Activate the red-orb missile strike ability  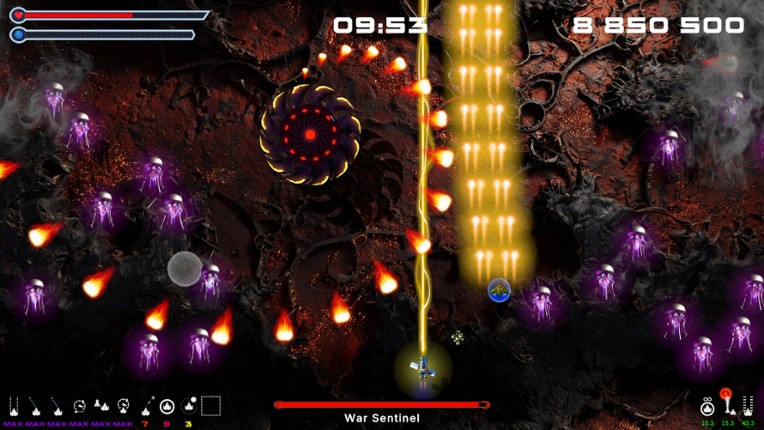[727, 403]
